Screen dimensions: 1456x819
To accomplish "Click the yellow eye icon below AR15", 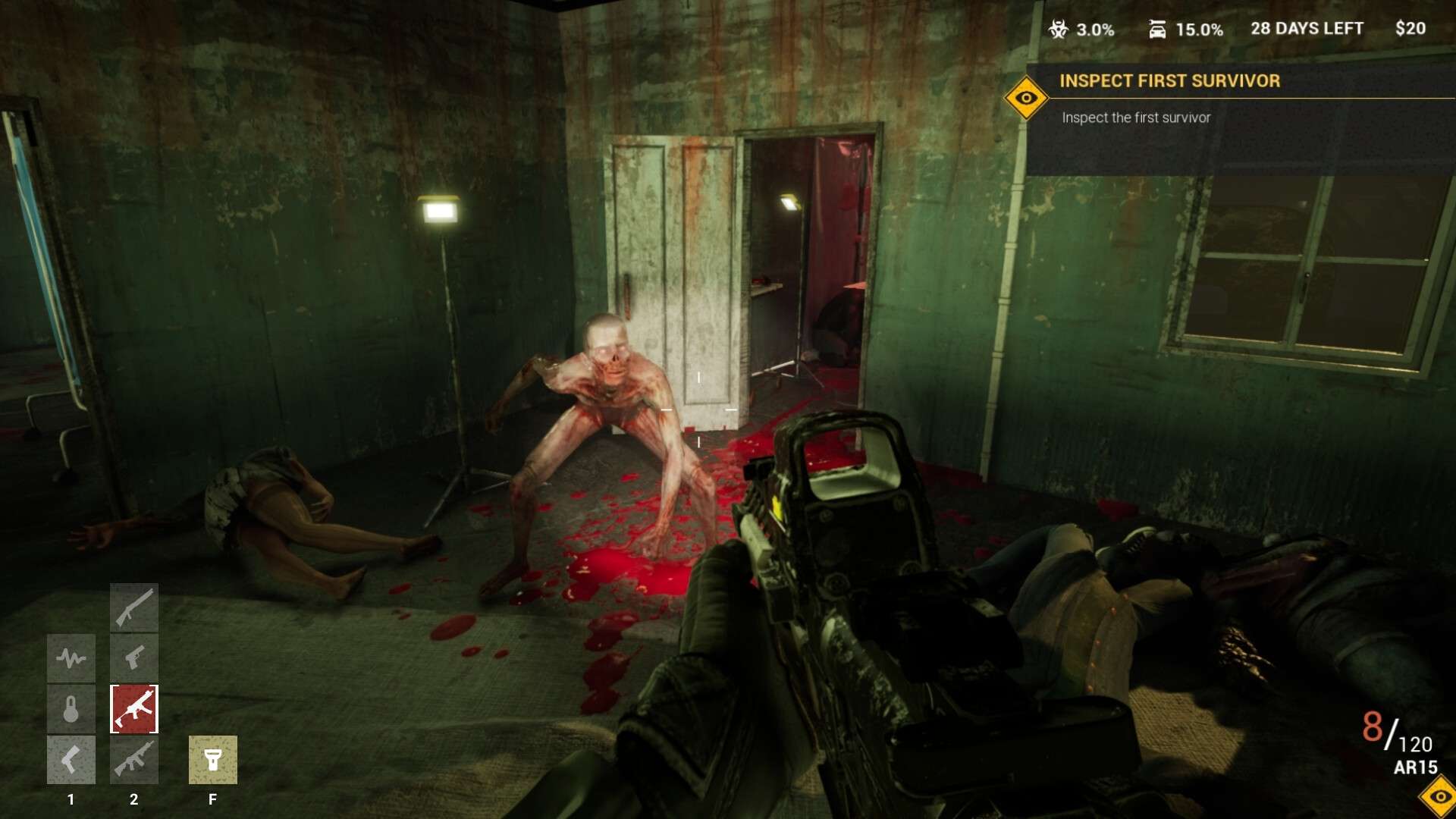I will tap(1439, 796).
